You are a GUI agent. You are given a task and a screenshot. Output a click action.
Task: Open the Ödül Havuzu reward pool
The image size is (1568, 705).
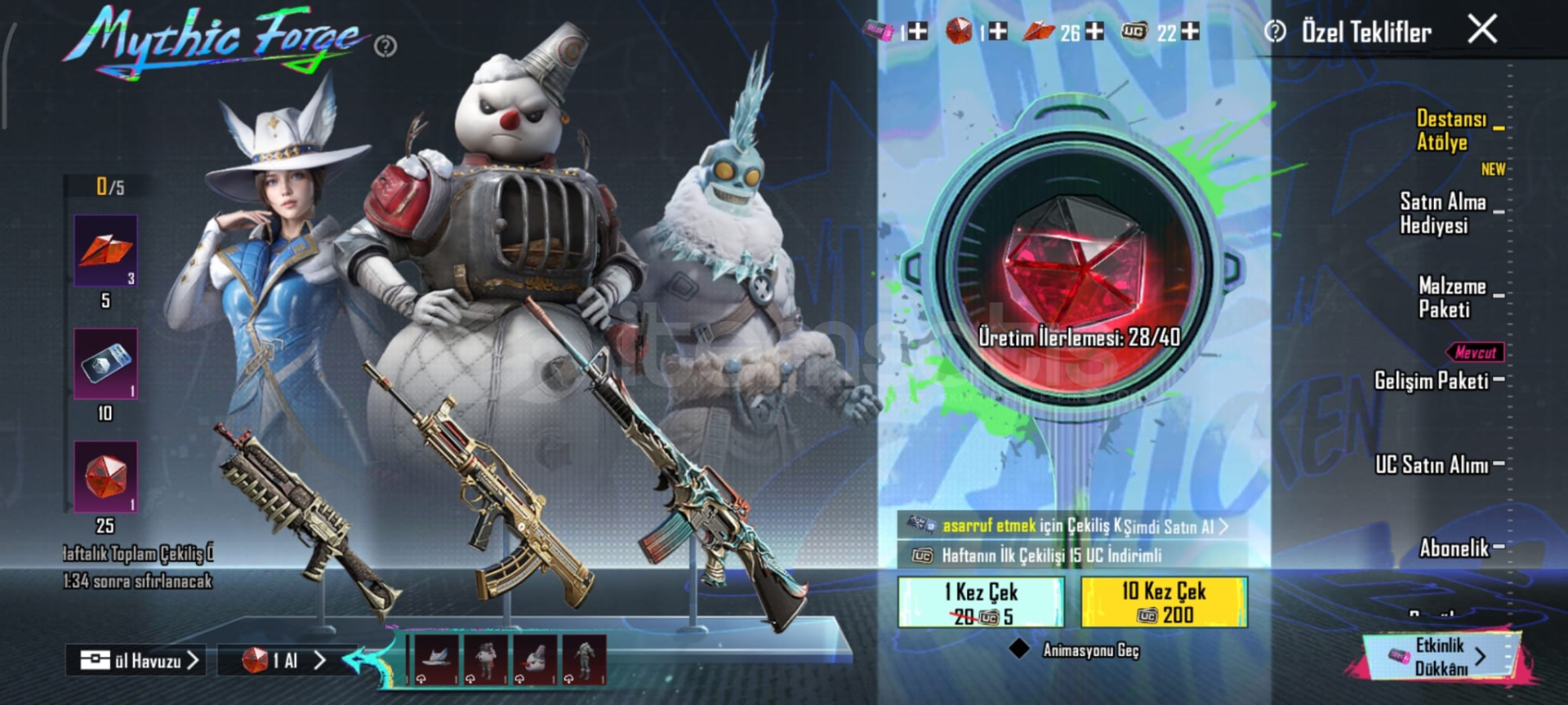(137, 660)
